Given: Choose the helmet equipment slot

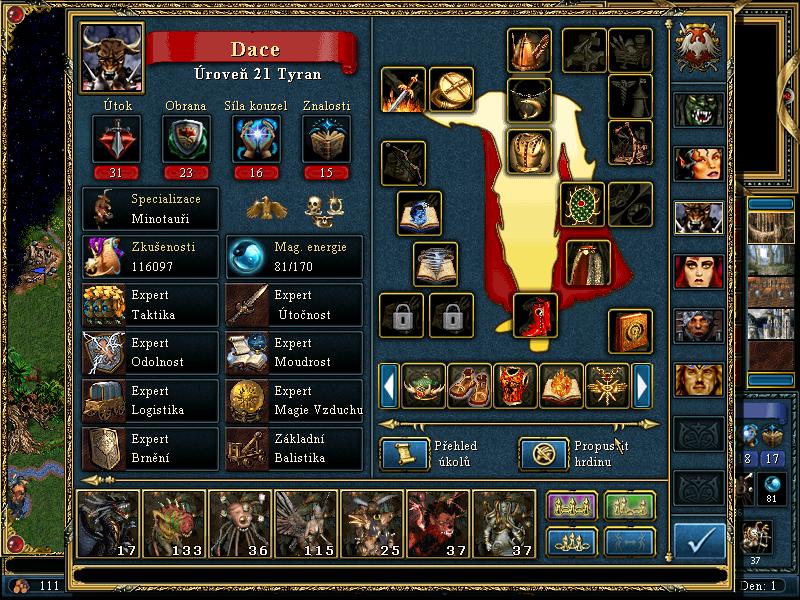Looking at the screenshot, I should 529,51.
